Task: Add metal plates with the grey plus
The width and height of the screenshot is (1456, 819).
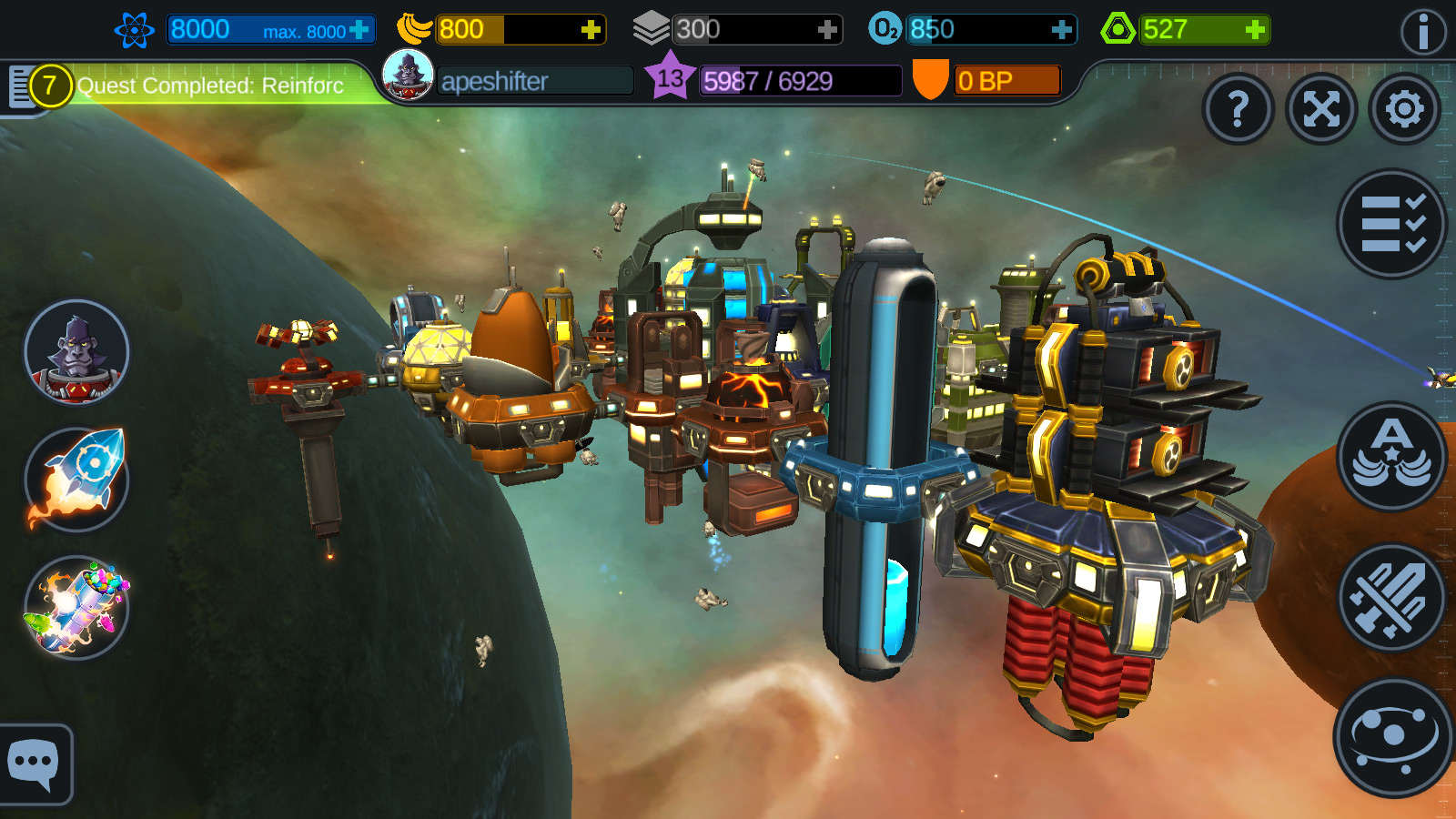Action: pos(826,30)
